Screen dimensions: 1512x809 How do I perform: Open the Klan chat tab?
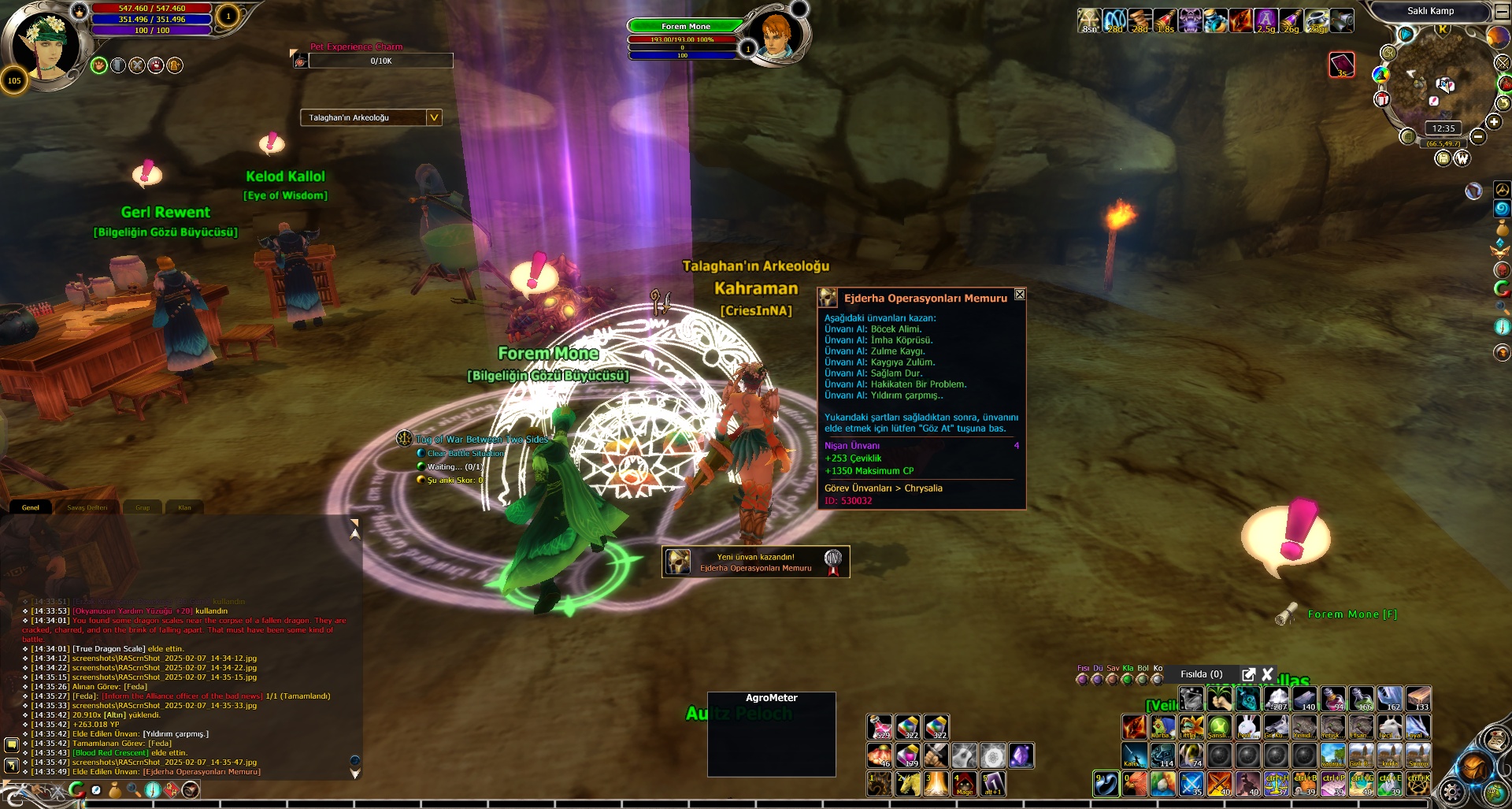184,507
